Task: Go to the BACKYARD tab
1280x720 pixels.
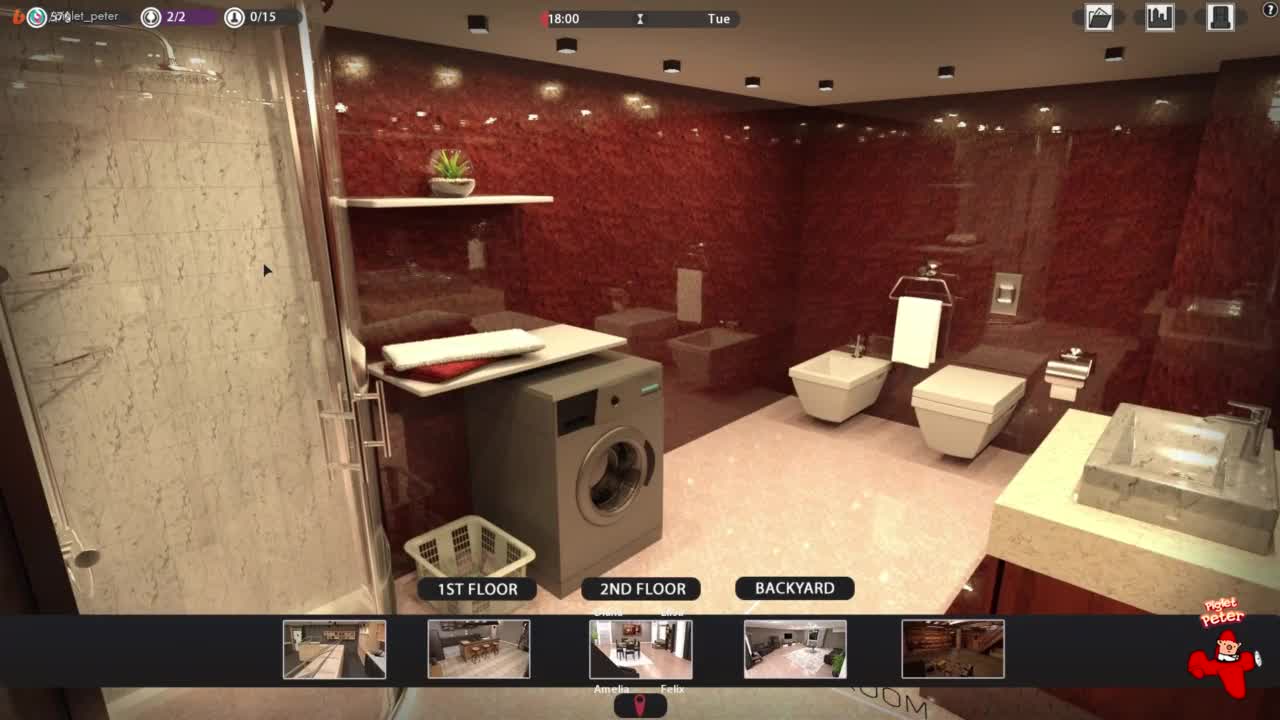Action: coord(794,588)
